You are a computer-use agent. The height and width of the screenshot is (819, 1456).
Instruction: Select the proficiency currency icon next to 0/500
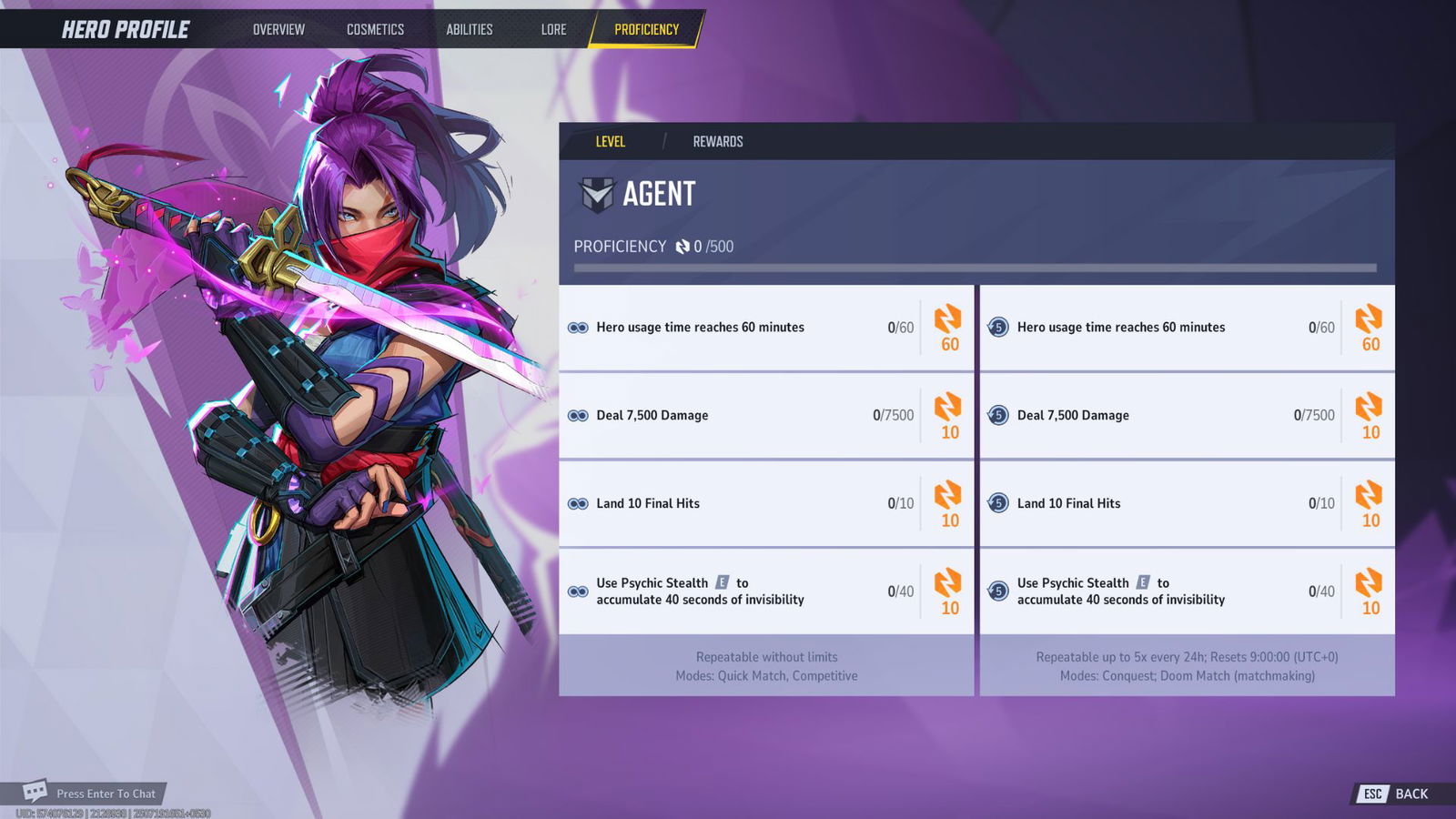click(680, 247)
